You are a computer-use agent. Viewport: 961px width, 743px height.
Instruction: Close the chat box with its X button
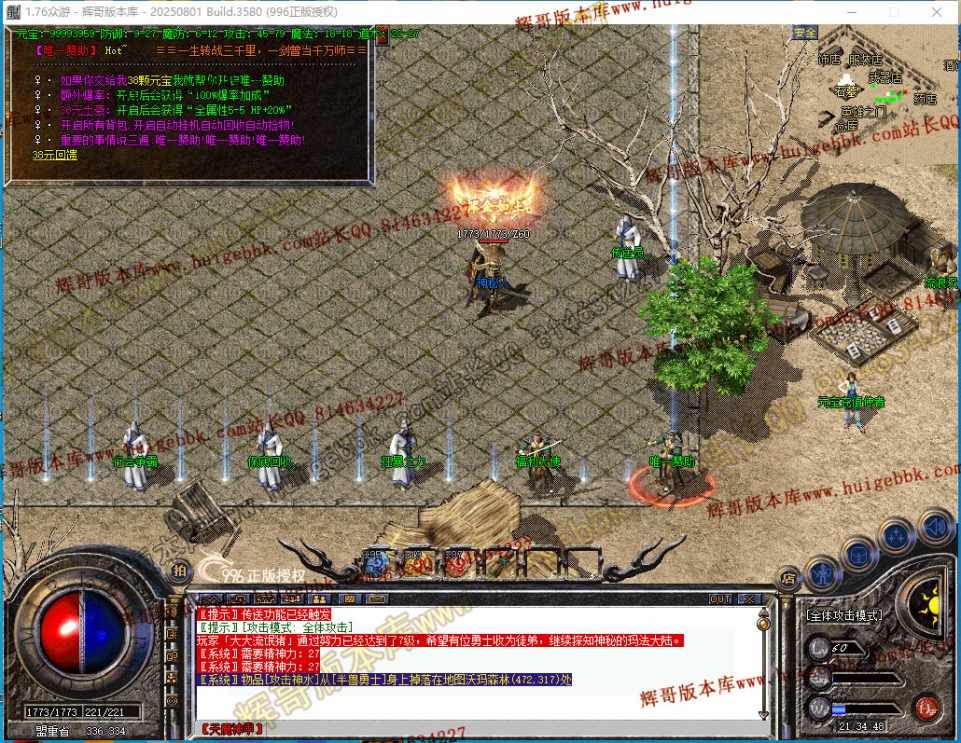click(x=748, y=599)
